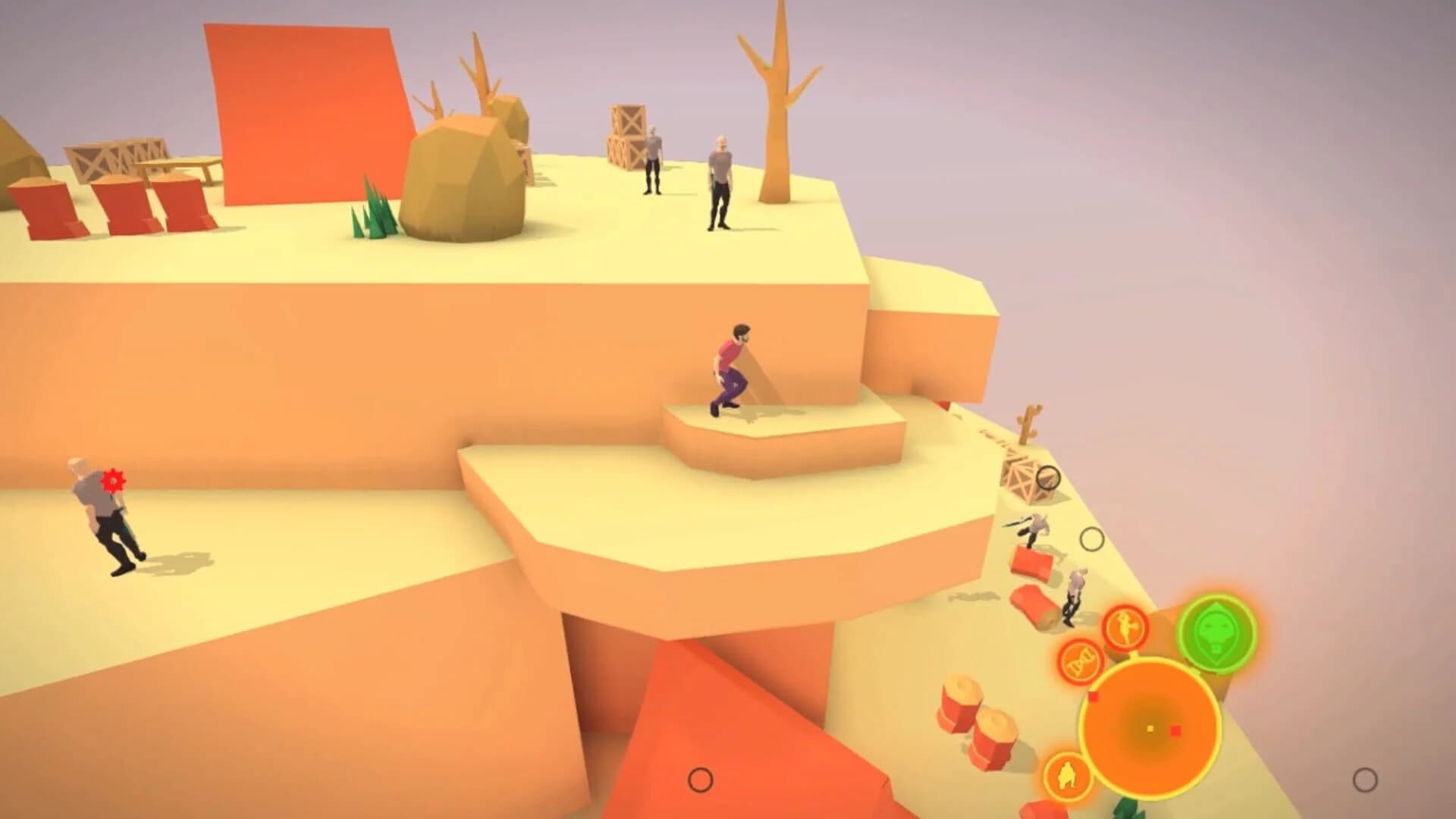Tap the stacked wooden crates up top

(626, 136)
